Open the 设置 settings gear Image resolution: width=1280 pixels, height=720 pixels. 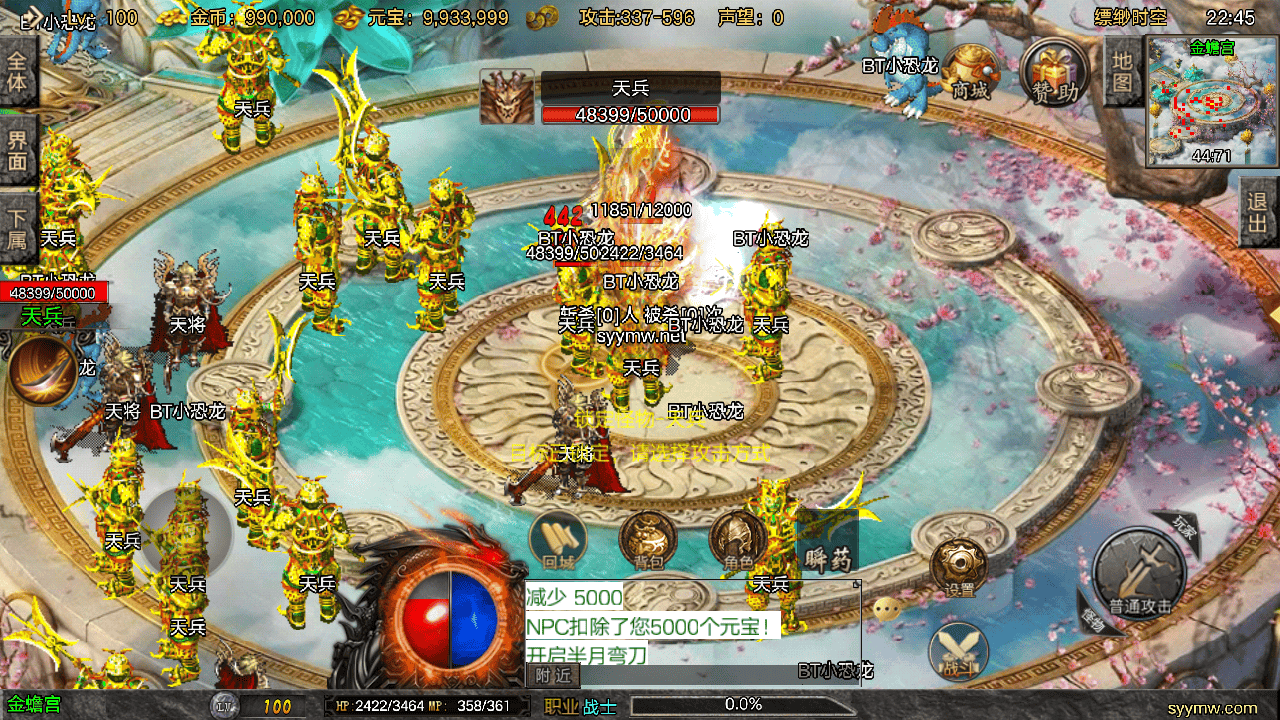click(x=959, y=567)
